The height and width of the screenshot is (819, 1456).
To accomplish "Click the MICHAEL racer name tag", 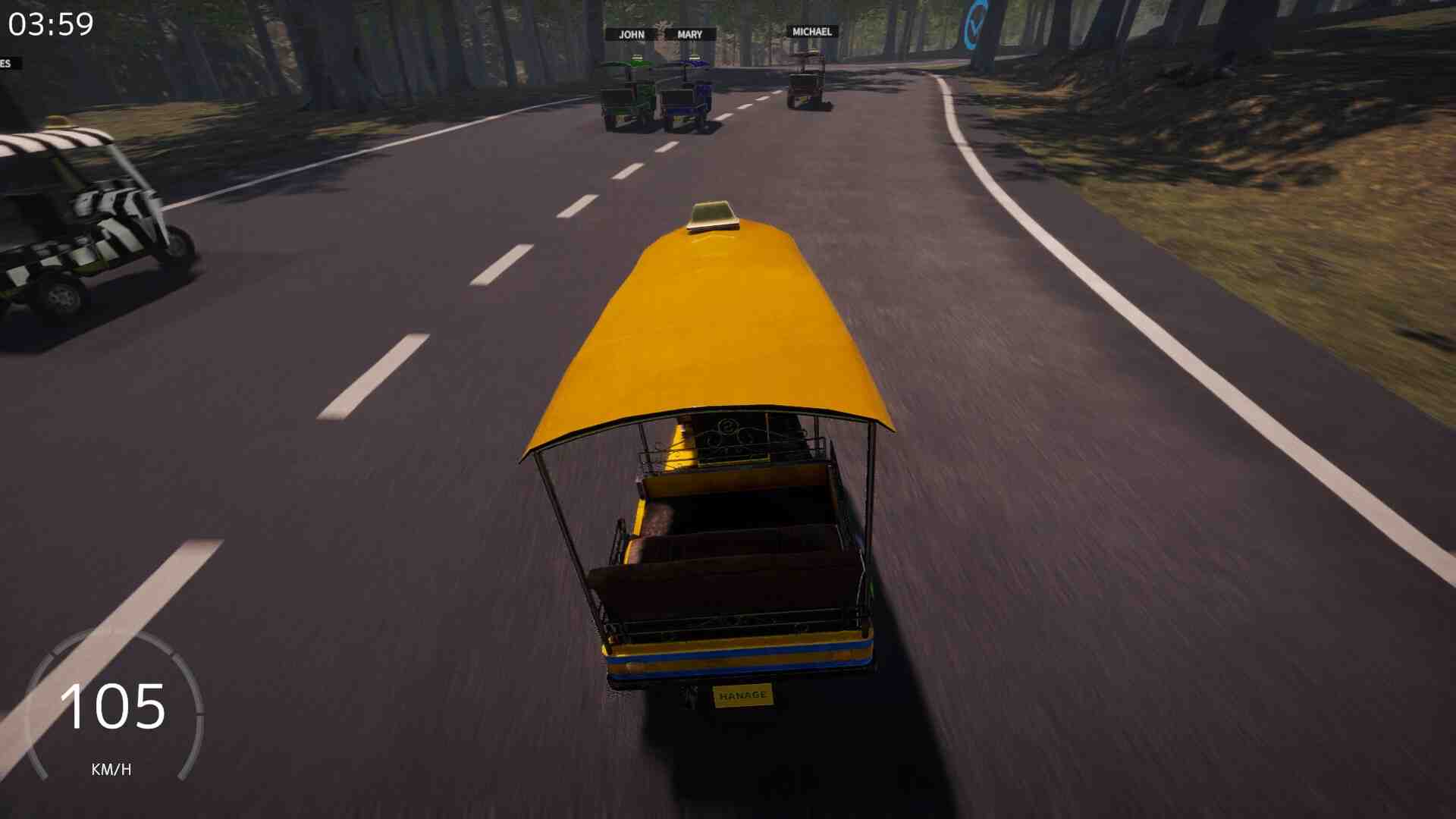I will click(x=811, y=32).
